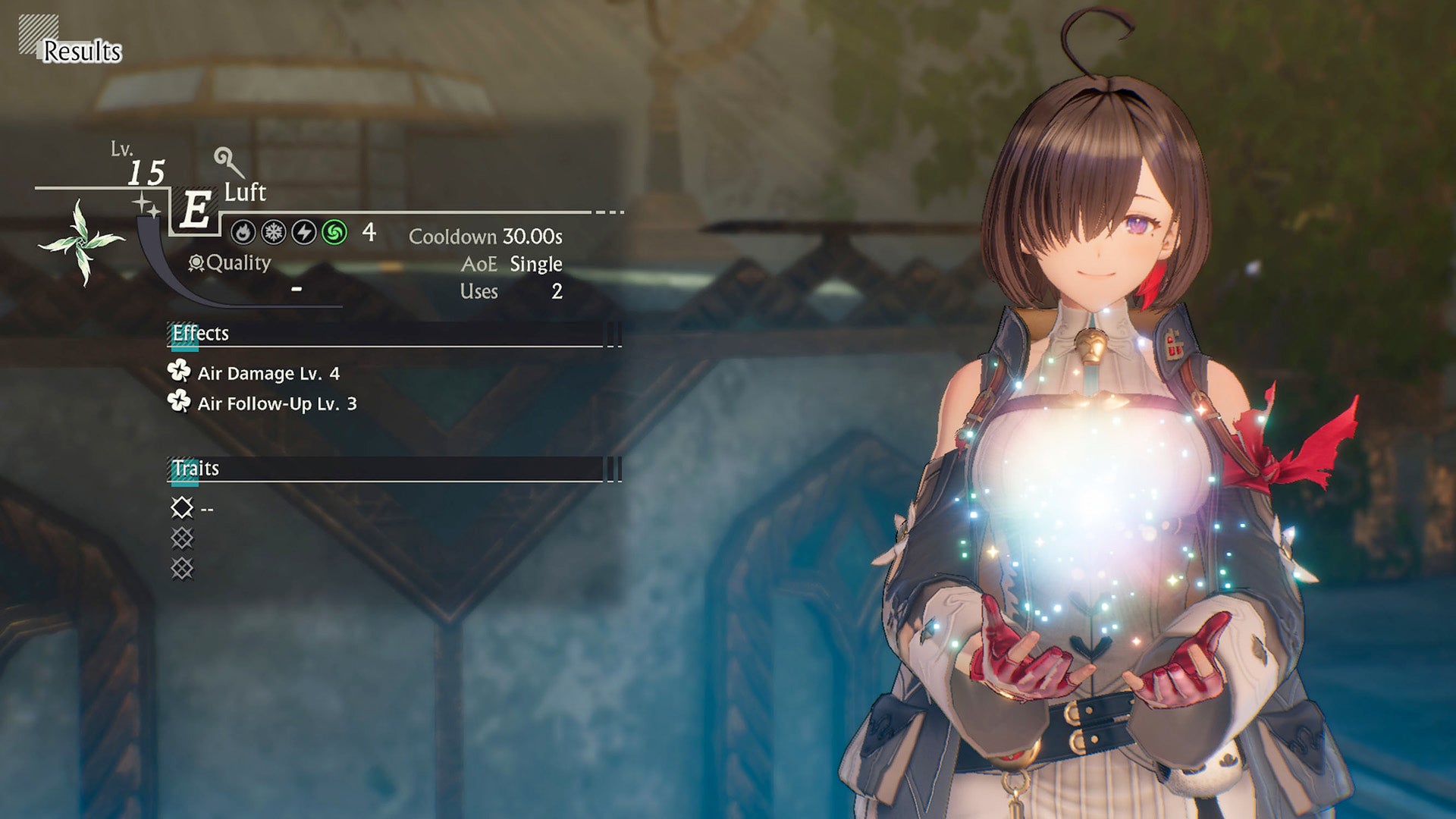1456x819 pixels.
Task: Select the second trait slot diamond
Action: pyautogui.click(x=183, y=538)
